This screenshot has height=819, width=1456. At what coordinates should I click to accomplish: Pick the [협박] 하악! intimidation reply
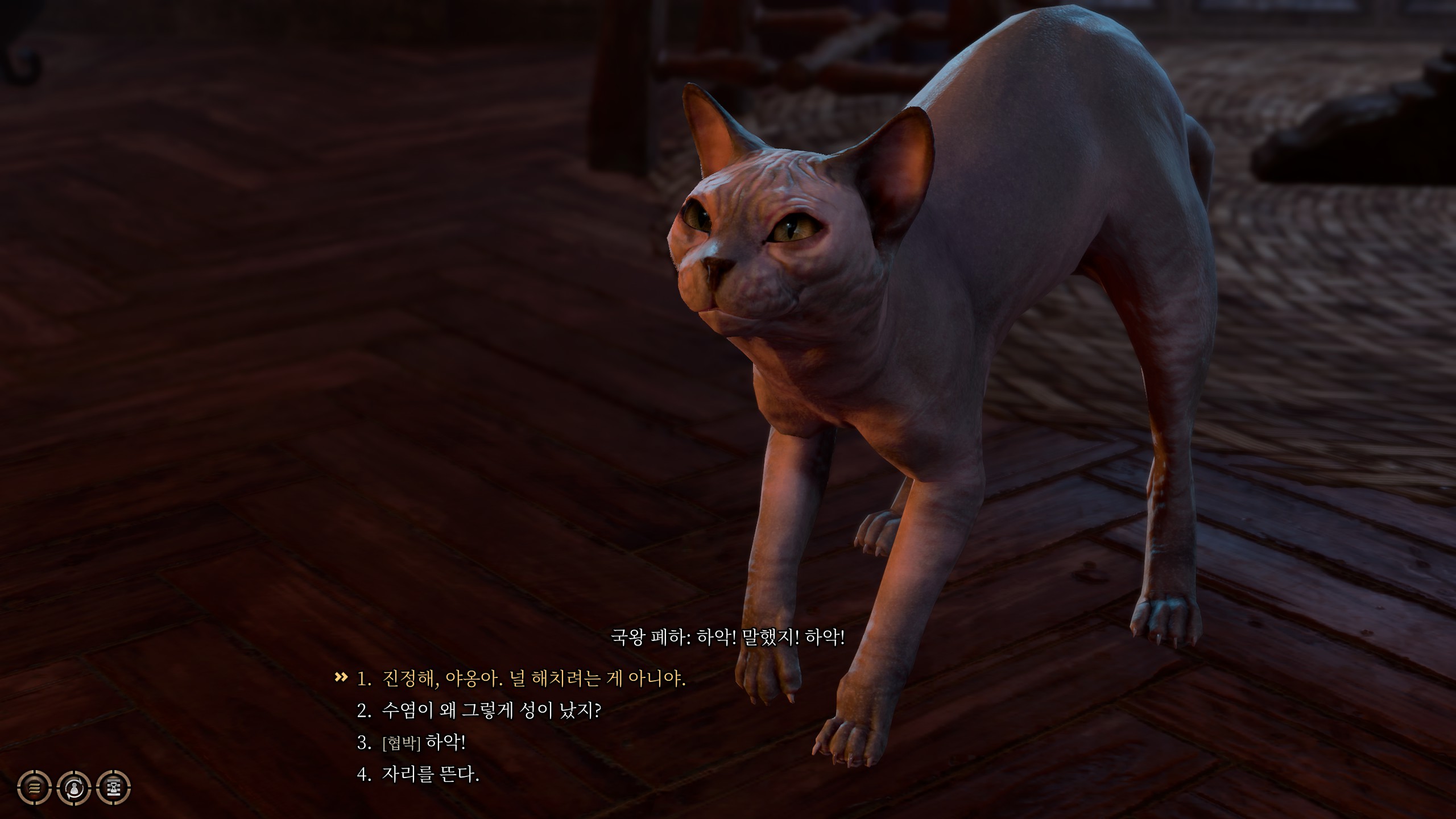pyautogui.click(x=424, y=742)
